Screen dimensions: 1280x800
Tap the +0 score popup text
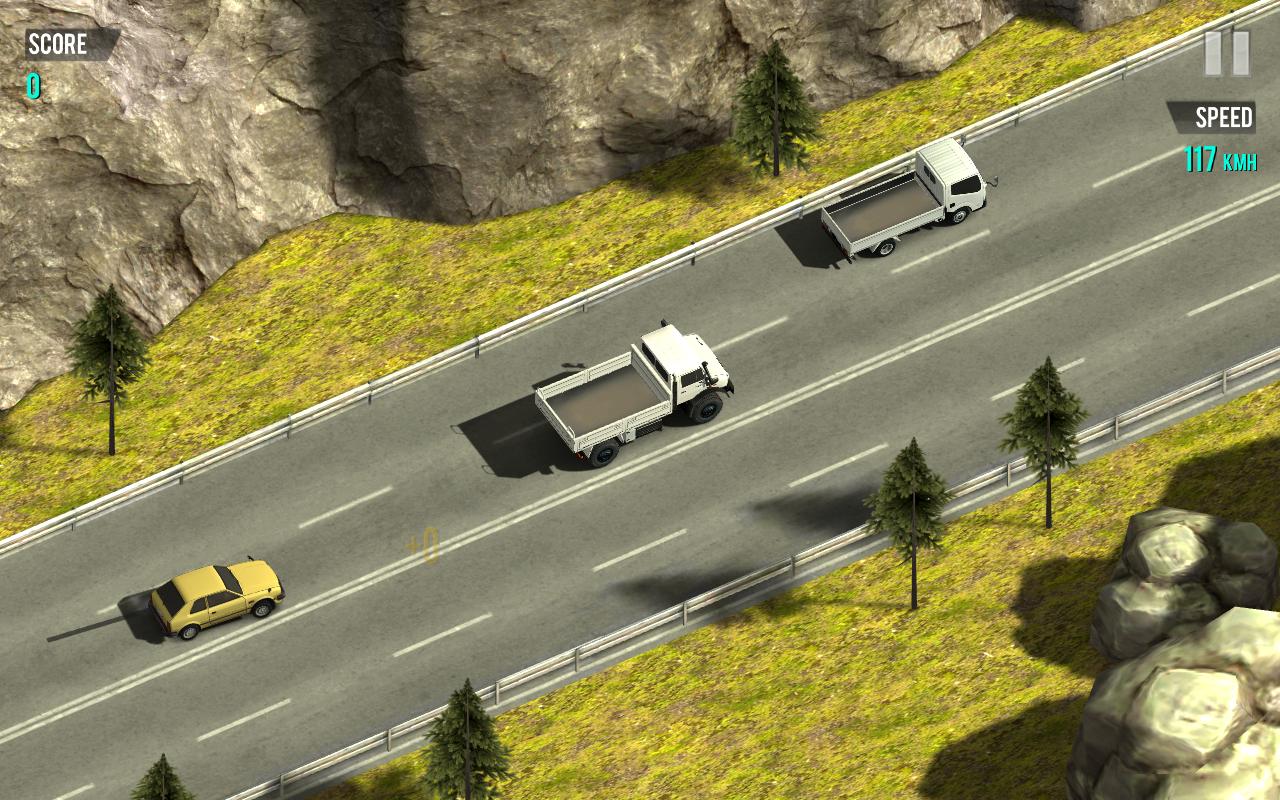[x=423, y=545]
